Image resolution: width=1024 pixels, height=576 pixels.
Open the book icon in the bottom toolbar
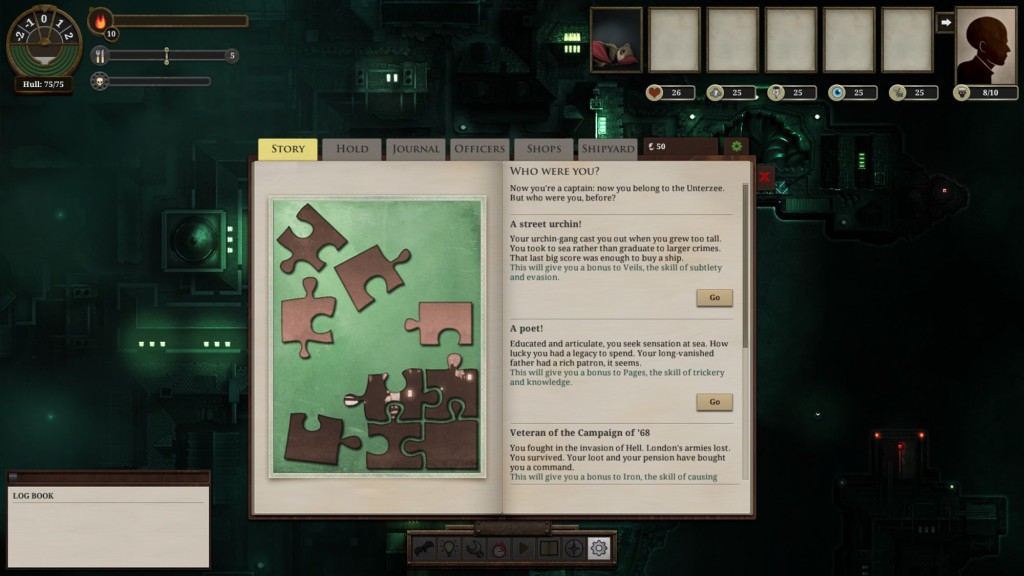(x=548, y=548)
